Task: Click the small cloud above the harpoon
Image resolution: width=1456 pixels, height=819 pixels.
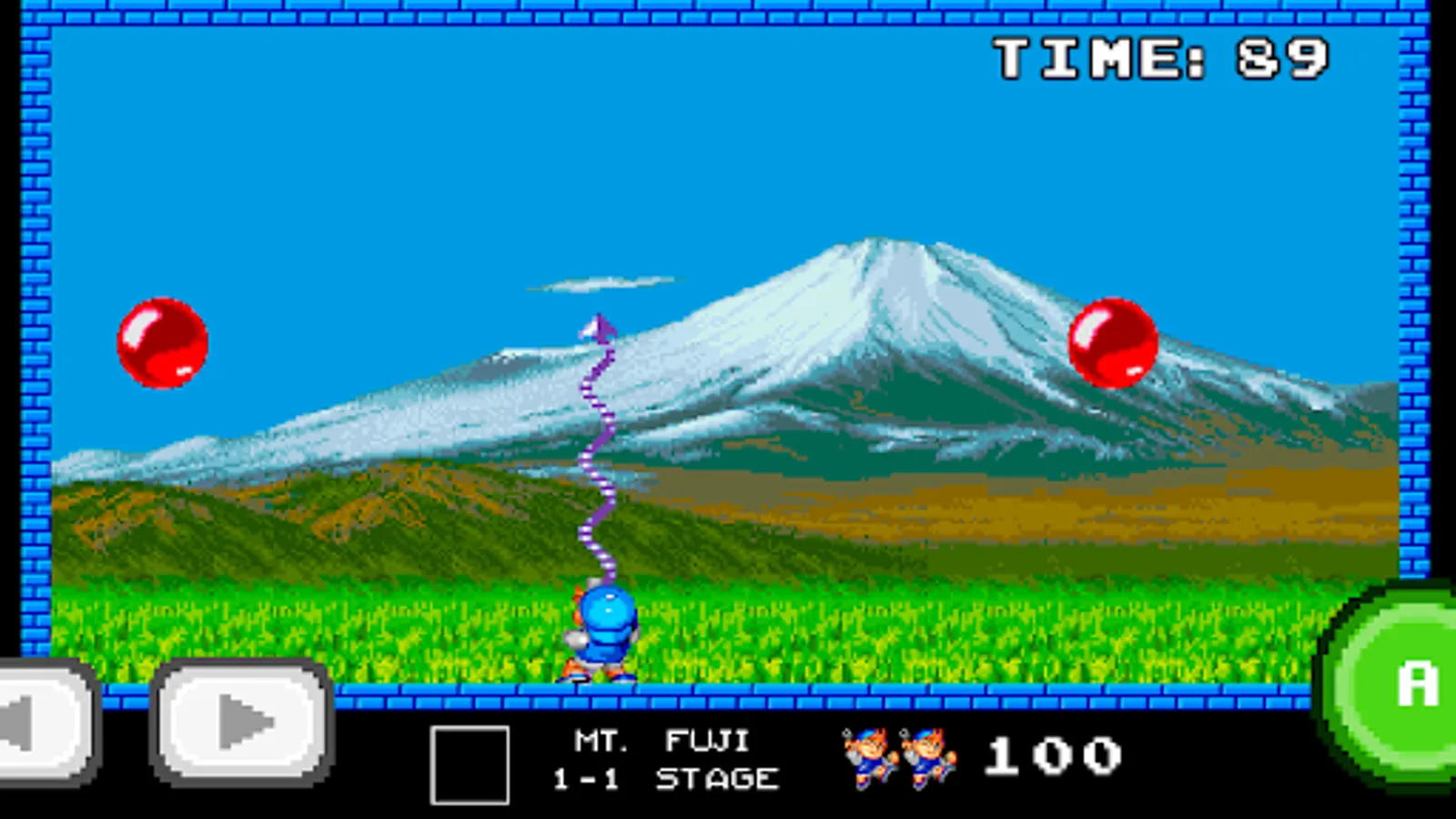Action: (601, 282)
